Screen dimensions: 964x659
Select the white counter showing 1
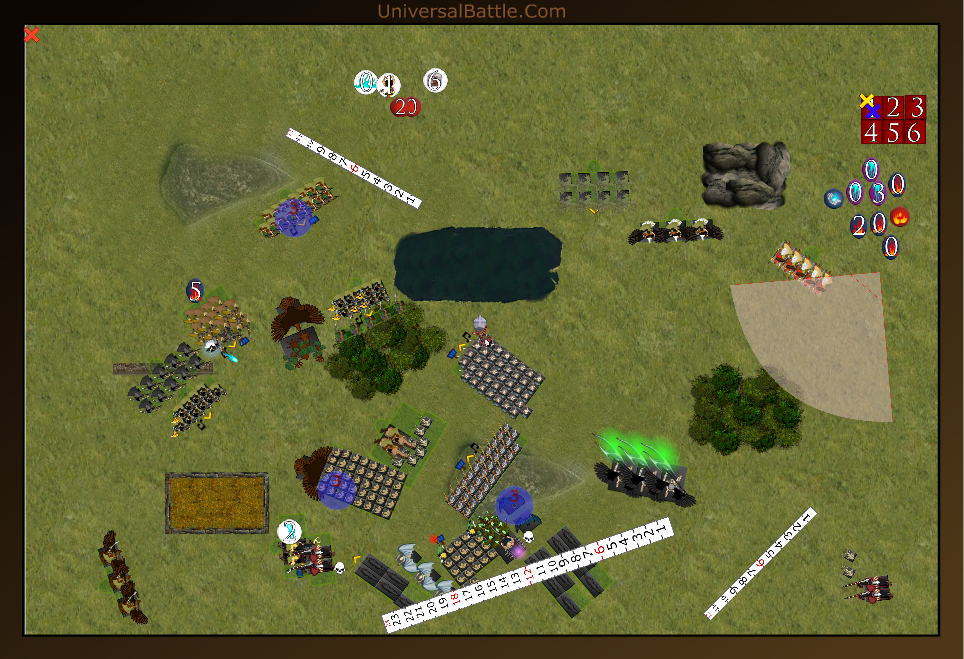[389, 84]
